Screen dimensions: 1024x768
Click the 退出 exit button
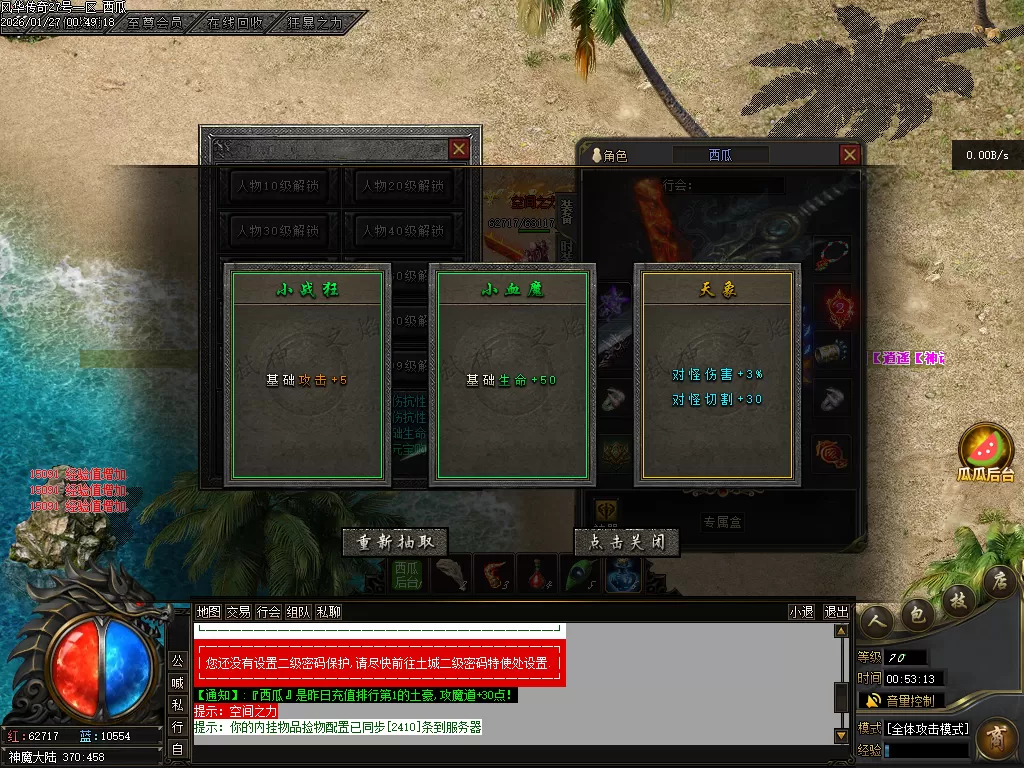click(835, 612)
